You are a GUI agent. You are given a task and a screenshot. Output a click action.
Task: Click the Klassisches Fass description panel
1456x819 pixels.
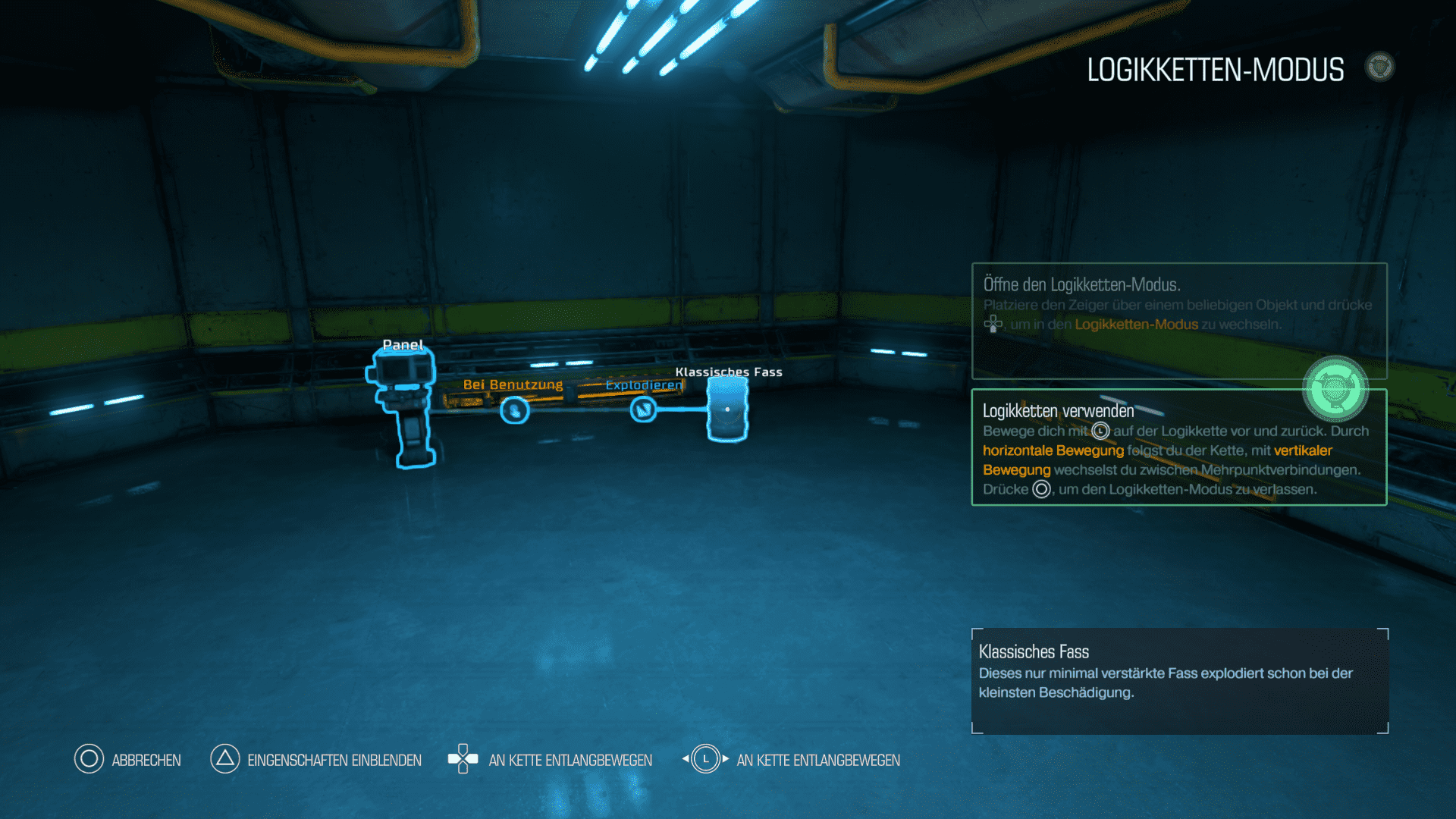1179,680
